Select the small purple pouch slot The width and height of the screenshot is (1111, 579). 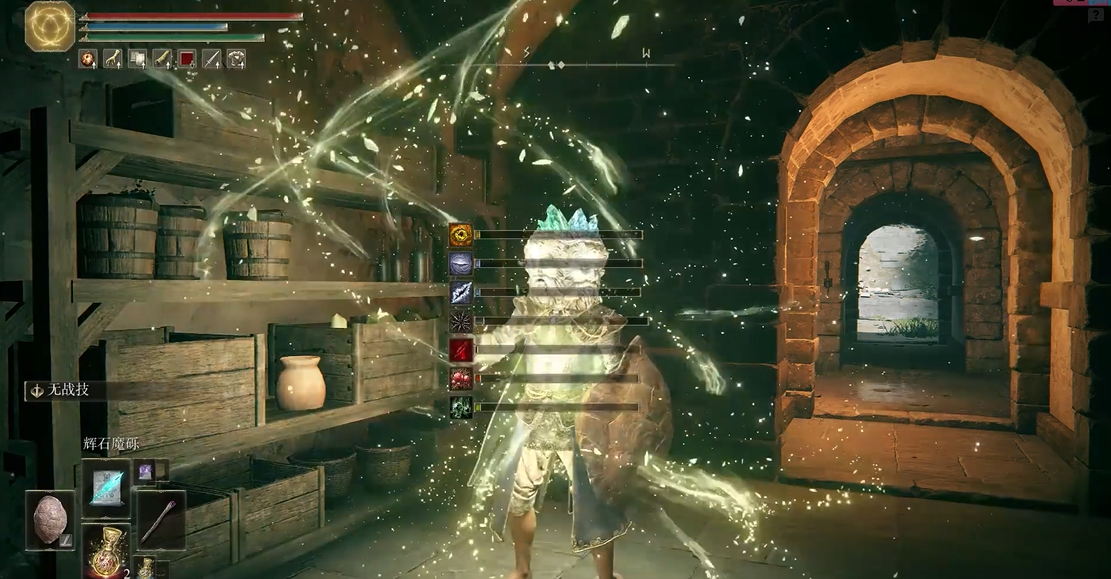point(145,470)
